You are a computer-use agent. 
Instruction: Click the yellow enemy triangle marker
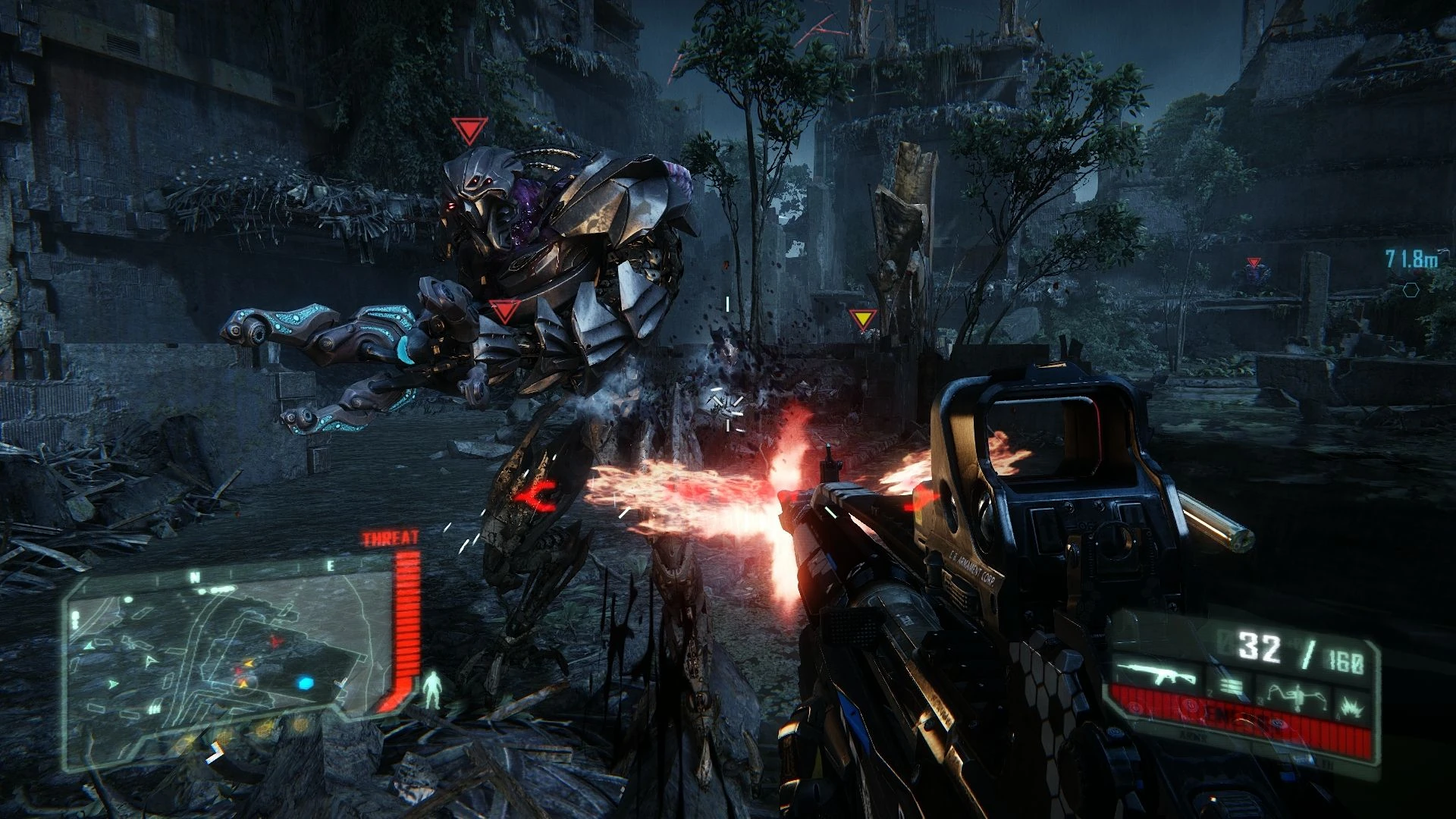862,318
